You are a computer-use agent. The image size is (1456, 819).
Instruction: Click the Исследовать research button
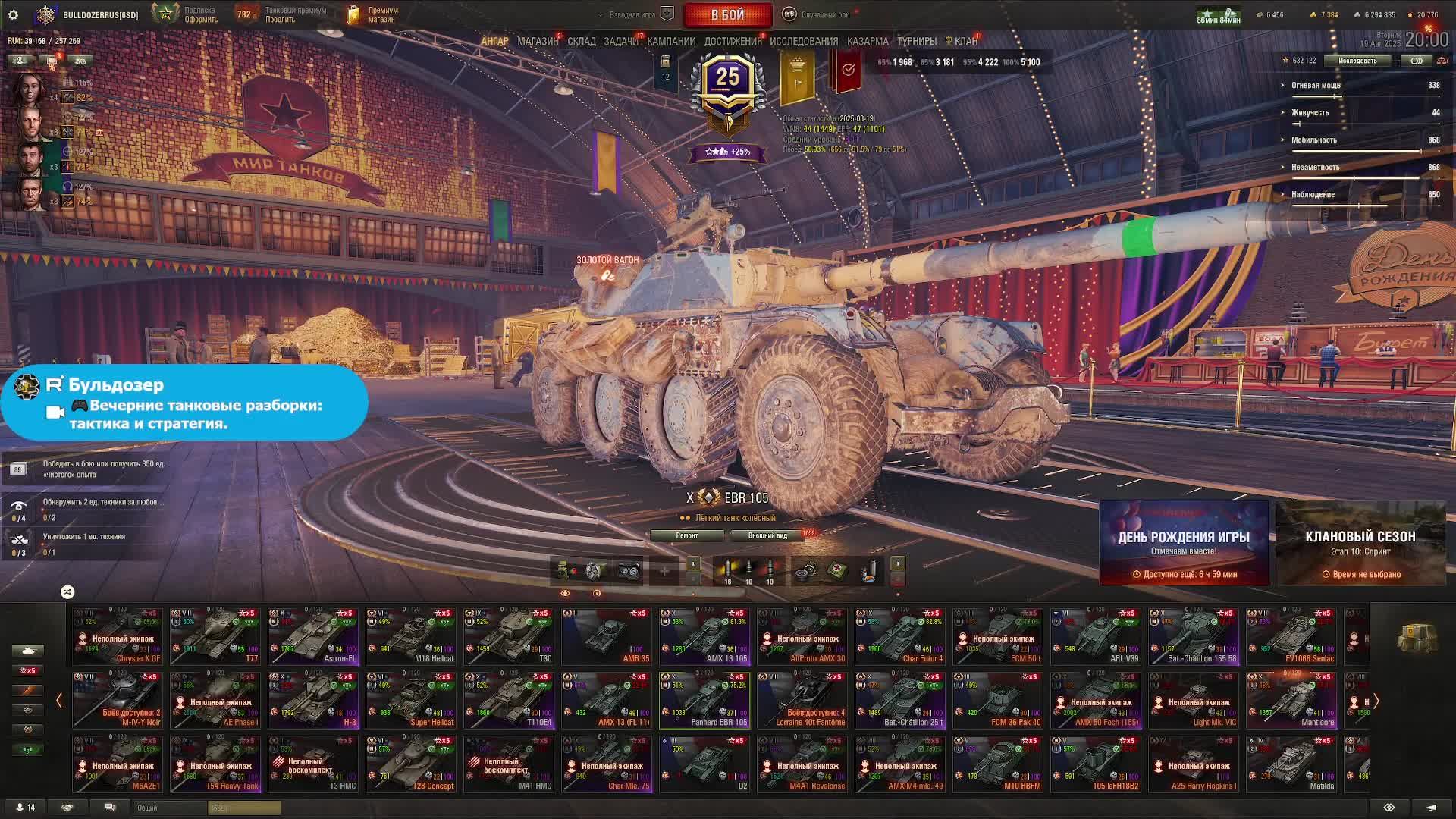click(1357, 61)
